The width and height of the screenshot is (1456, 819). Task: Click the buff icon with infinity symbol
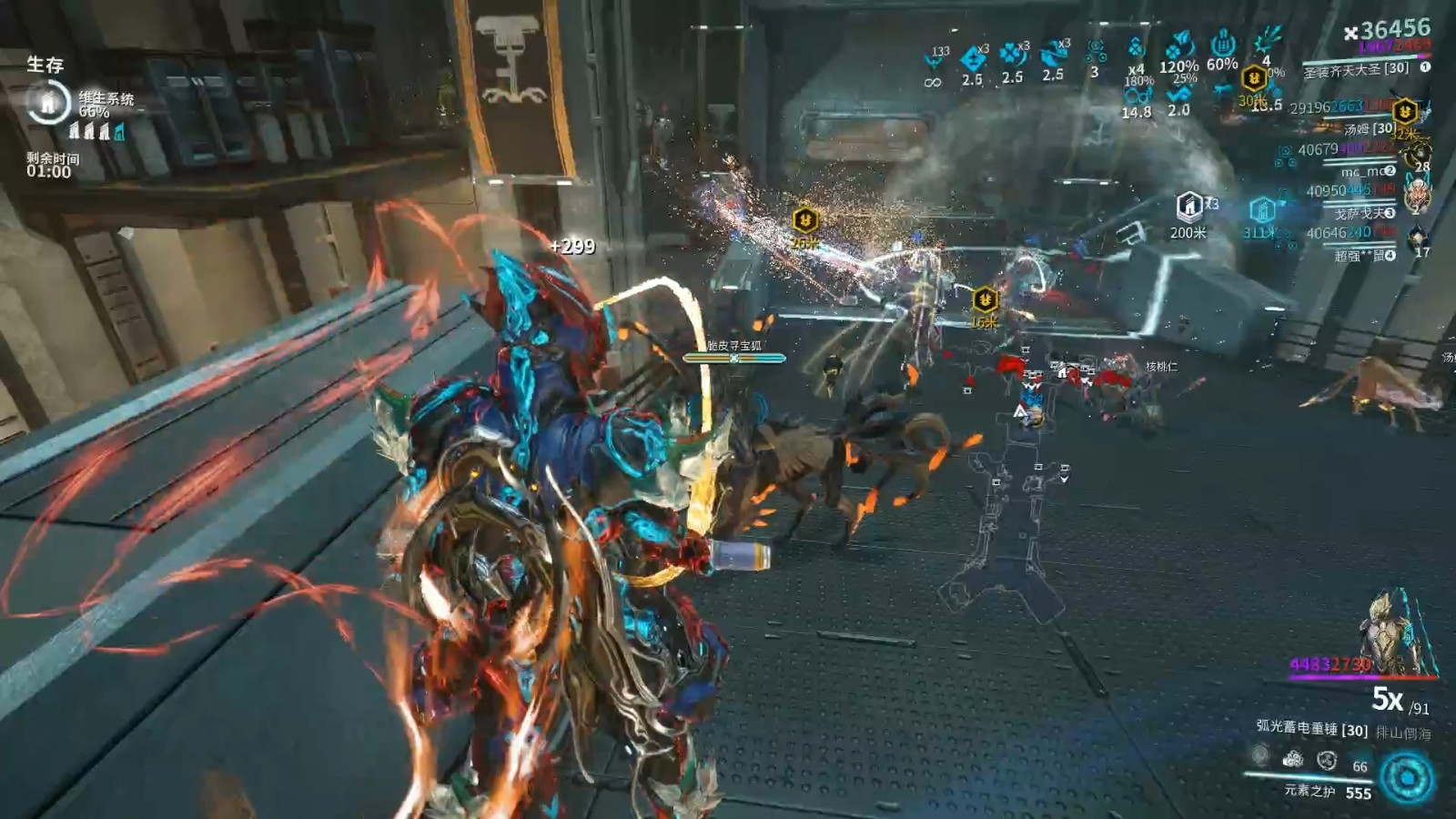pyautogui.click(x=934, y=62)
